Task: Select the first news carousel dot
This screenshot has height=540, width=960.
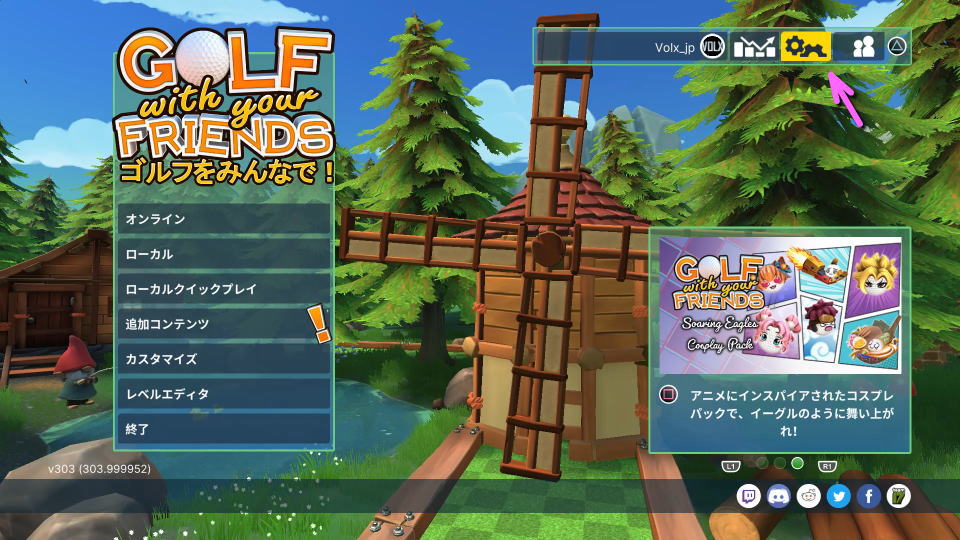Action: tap(761, 463)
